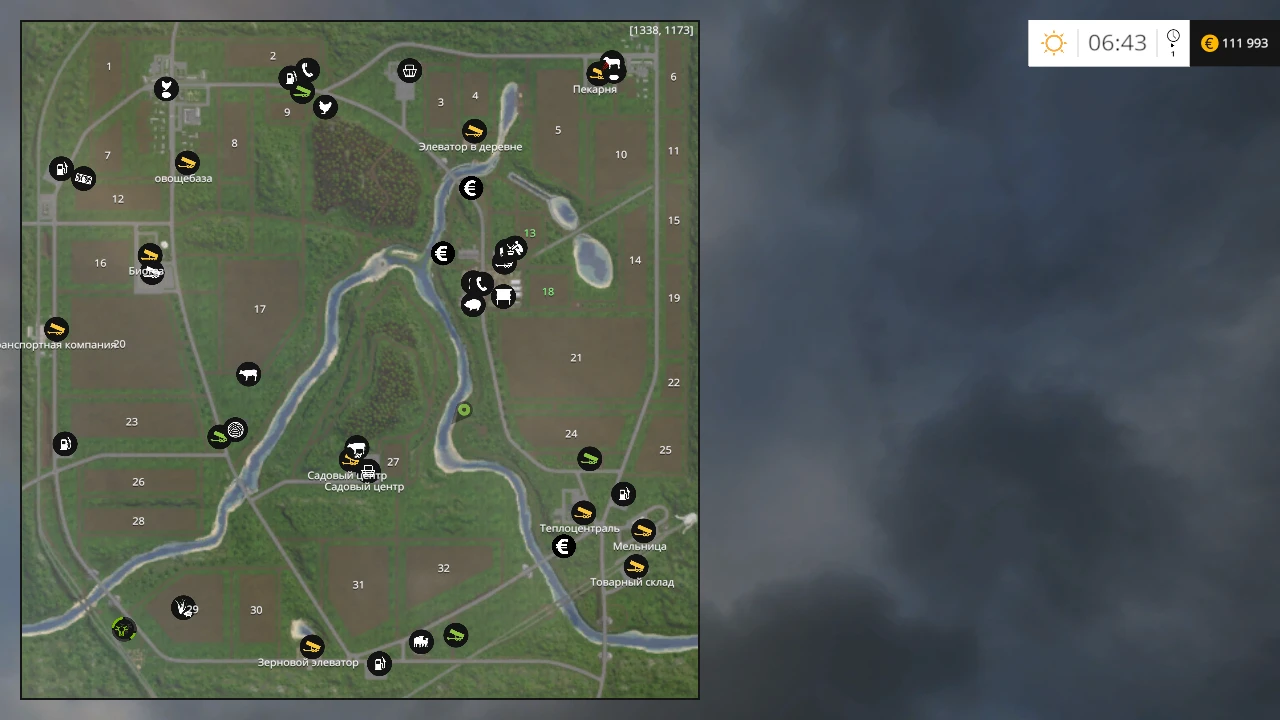Click the Элеватор в деревне tipper icon

[475, 130]
